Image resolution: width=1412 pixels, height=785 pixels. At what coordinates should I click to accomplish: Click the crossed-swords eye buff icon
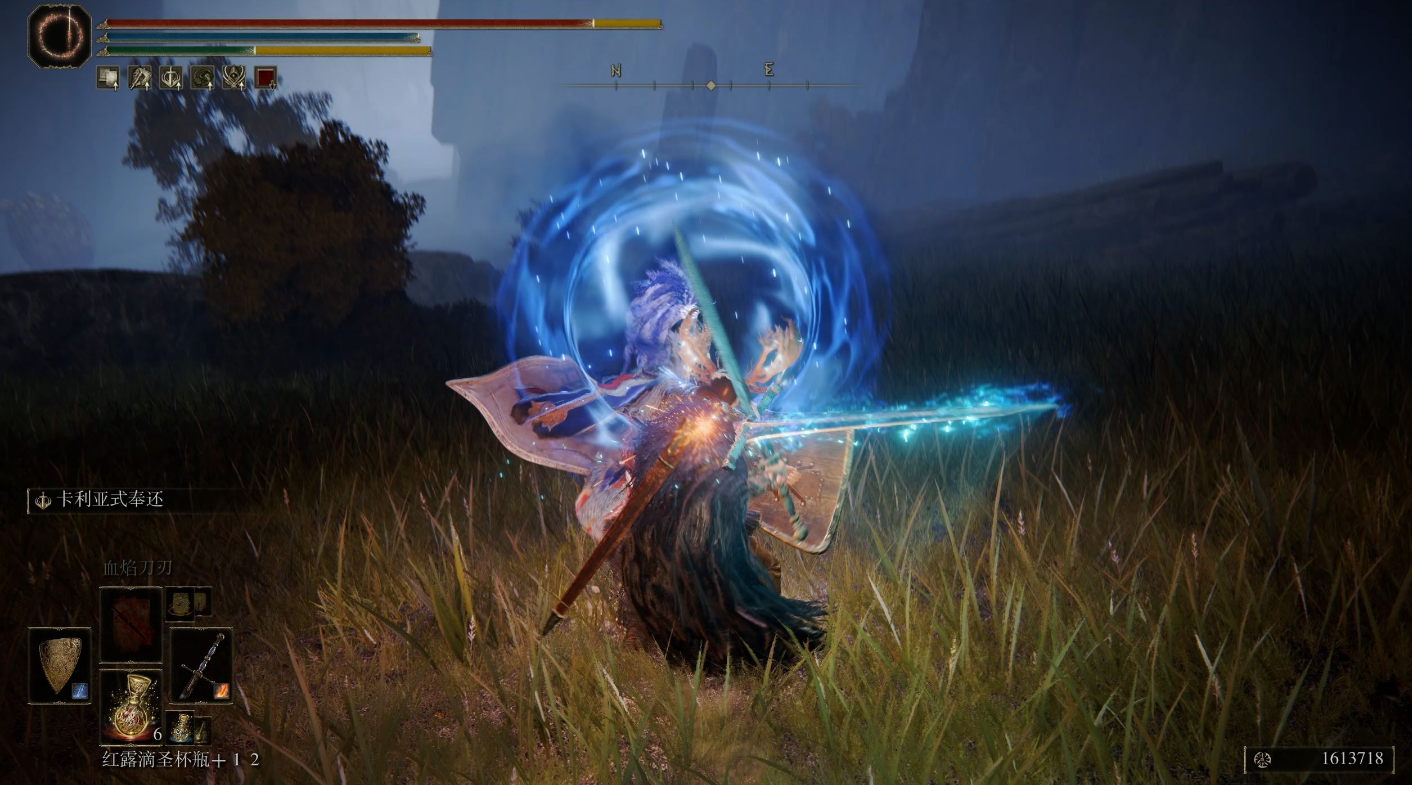point(234,78)
